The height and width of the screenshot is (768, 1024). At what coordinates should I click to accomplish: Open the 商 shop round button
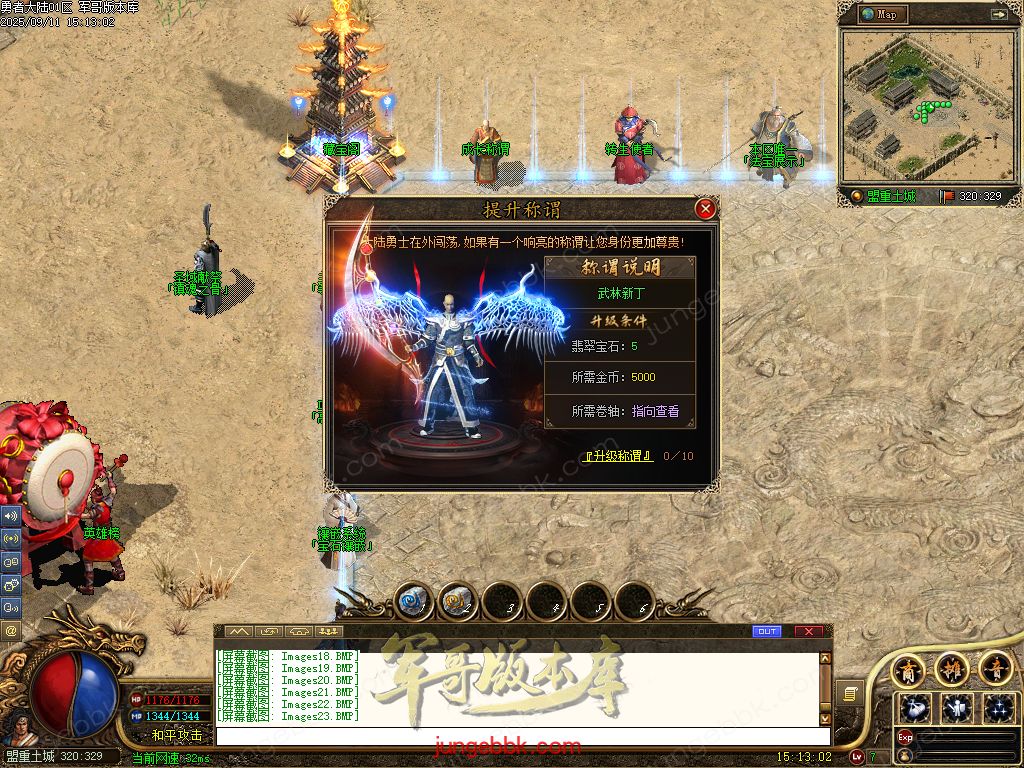pos(908,668)
